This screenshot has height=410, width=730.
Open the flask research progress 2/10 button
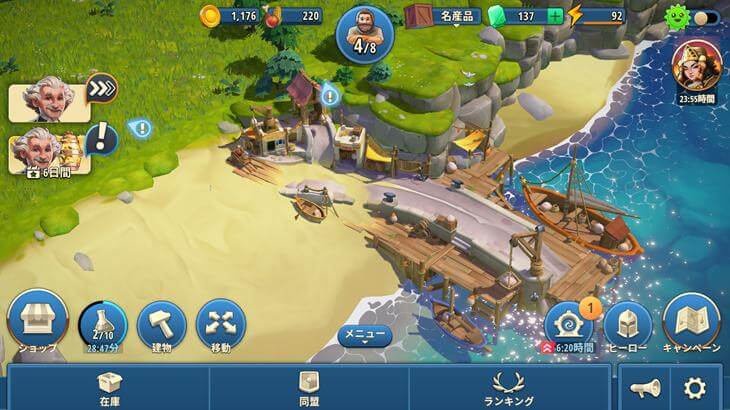coord(103,323)
